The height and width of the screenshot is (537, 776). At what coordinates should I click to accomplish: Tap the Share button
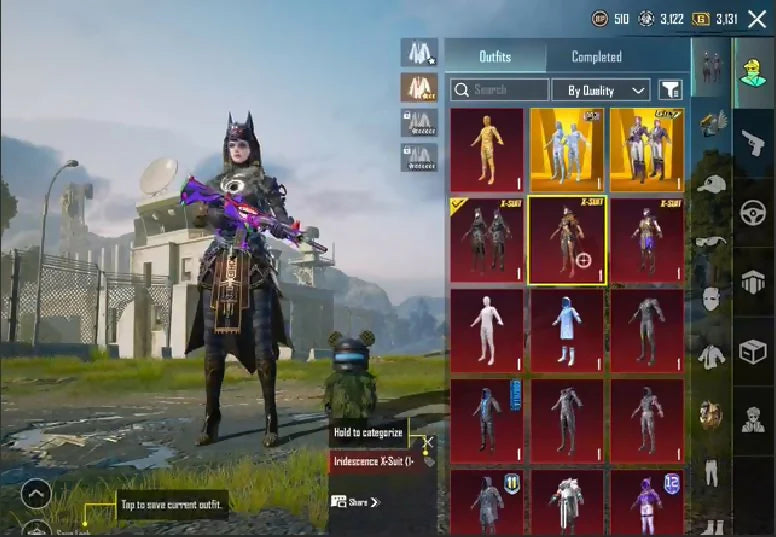tap(356, 502)
